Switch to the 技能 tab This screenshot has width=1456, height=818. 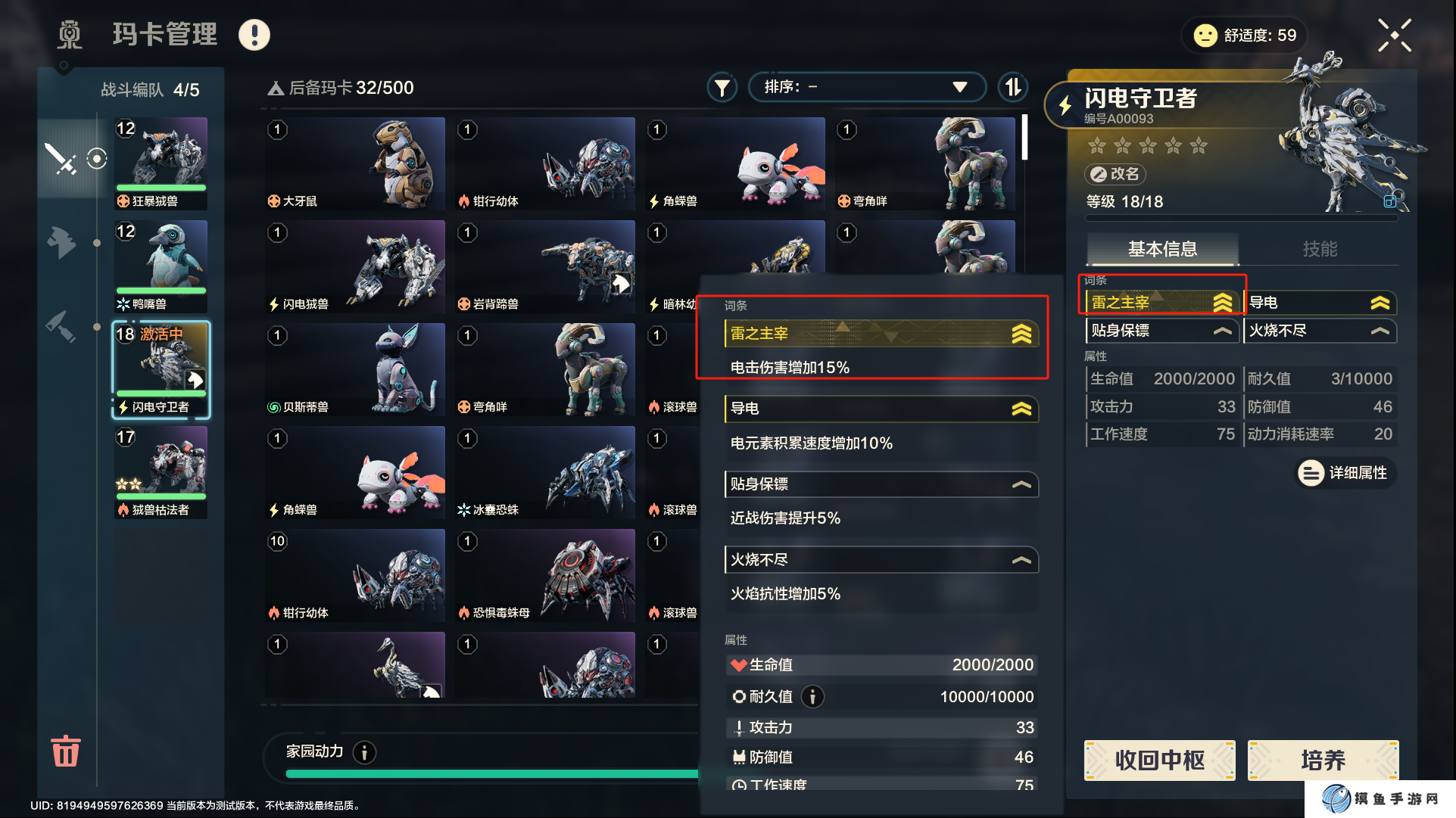(1319, 249)
